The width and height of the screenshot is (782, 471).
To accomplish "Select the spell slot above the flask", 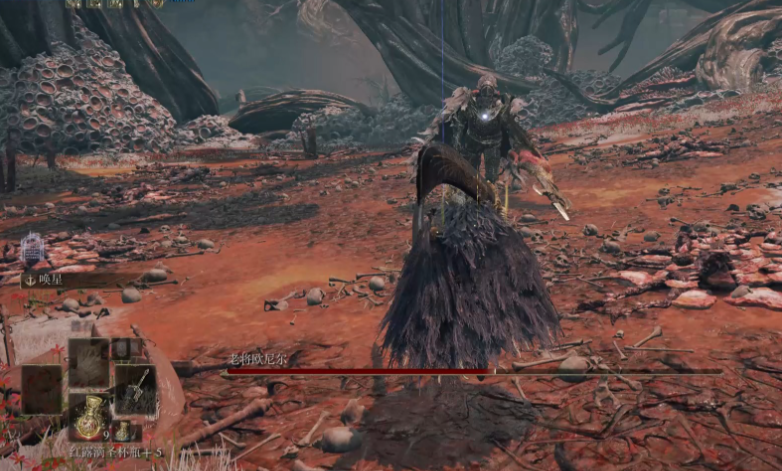I will coord(88,361).
